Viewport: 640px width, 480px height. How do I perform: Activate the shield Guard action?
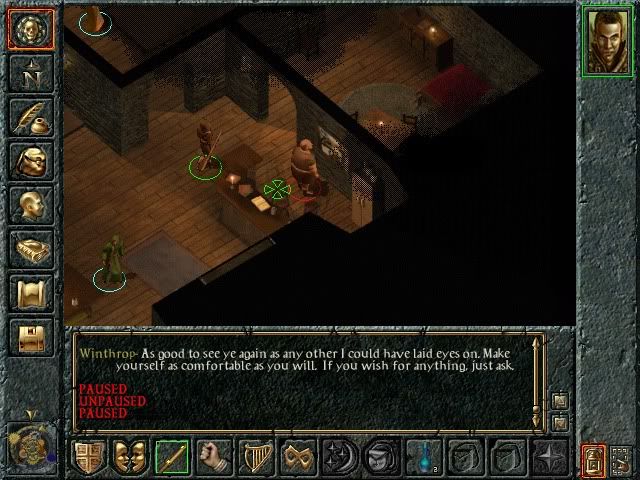[x=87, y=457]
